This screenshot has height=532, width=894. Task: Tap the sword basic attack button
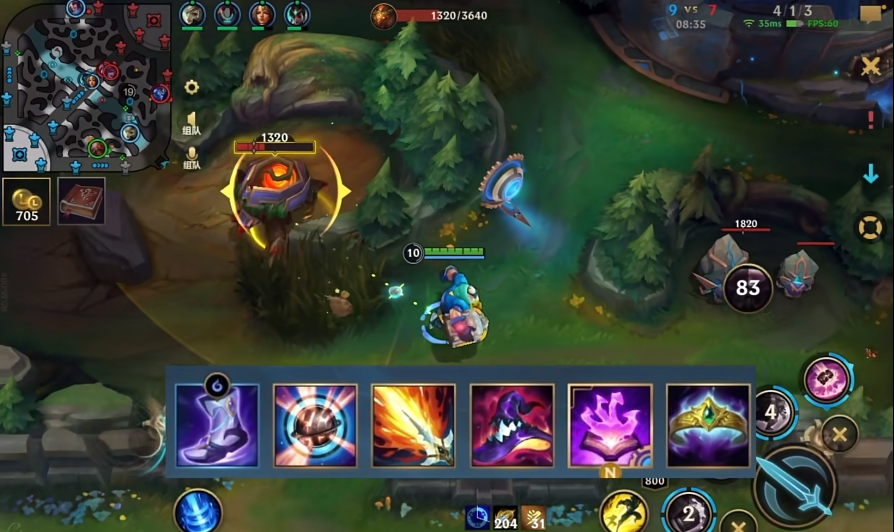pos(795,486)
